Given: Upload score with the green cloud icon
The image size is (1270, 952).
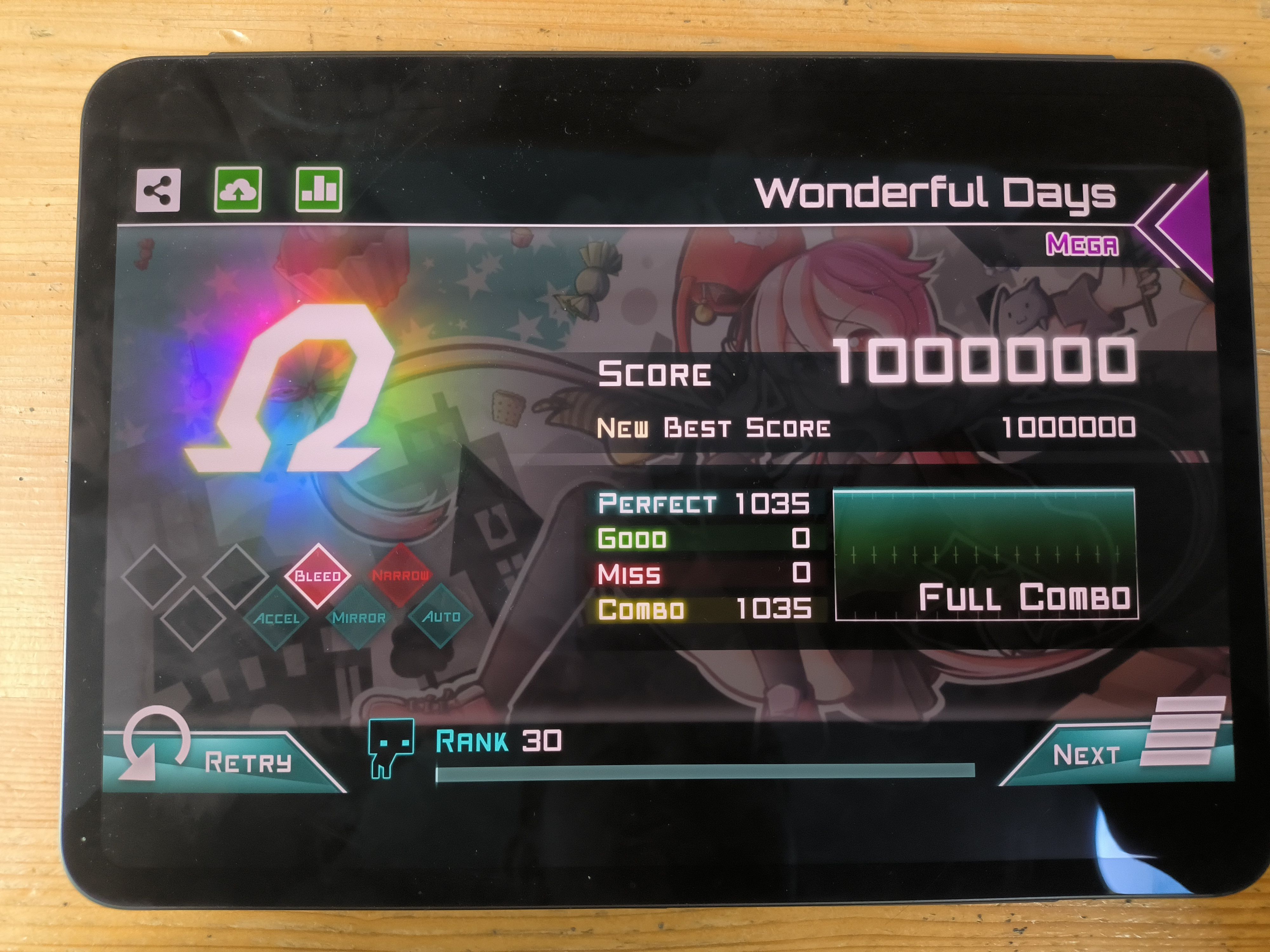Looking at the screenshot, I should [238, 190].
